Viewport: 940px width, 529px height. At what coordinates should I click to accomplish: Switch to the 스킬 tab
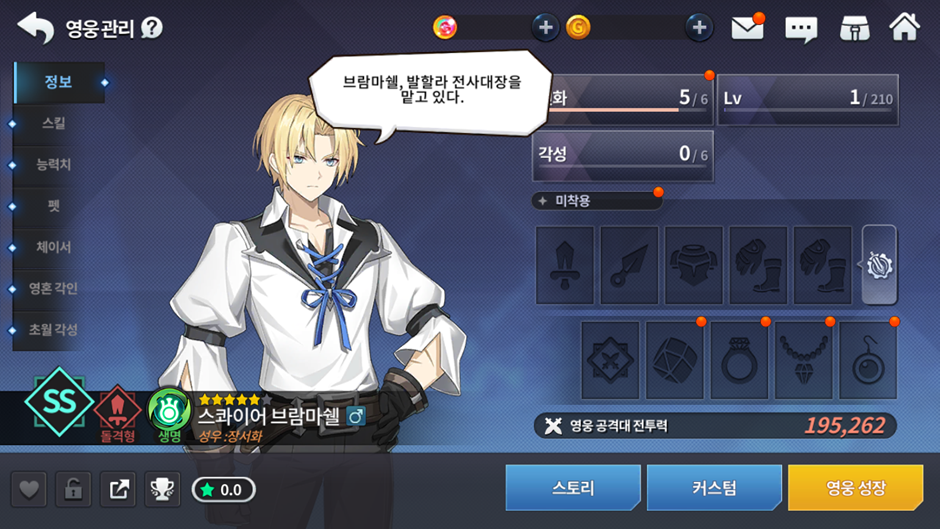54,124
